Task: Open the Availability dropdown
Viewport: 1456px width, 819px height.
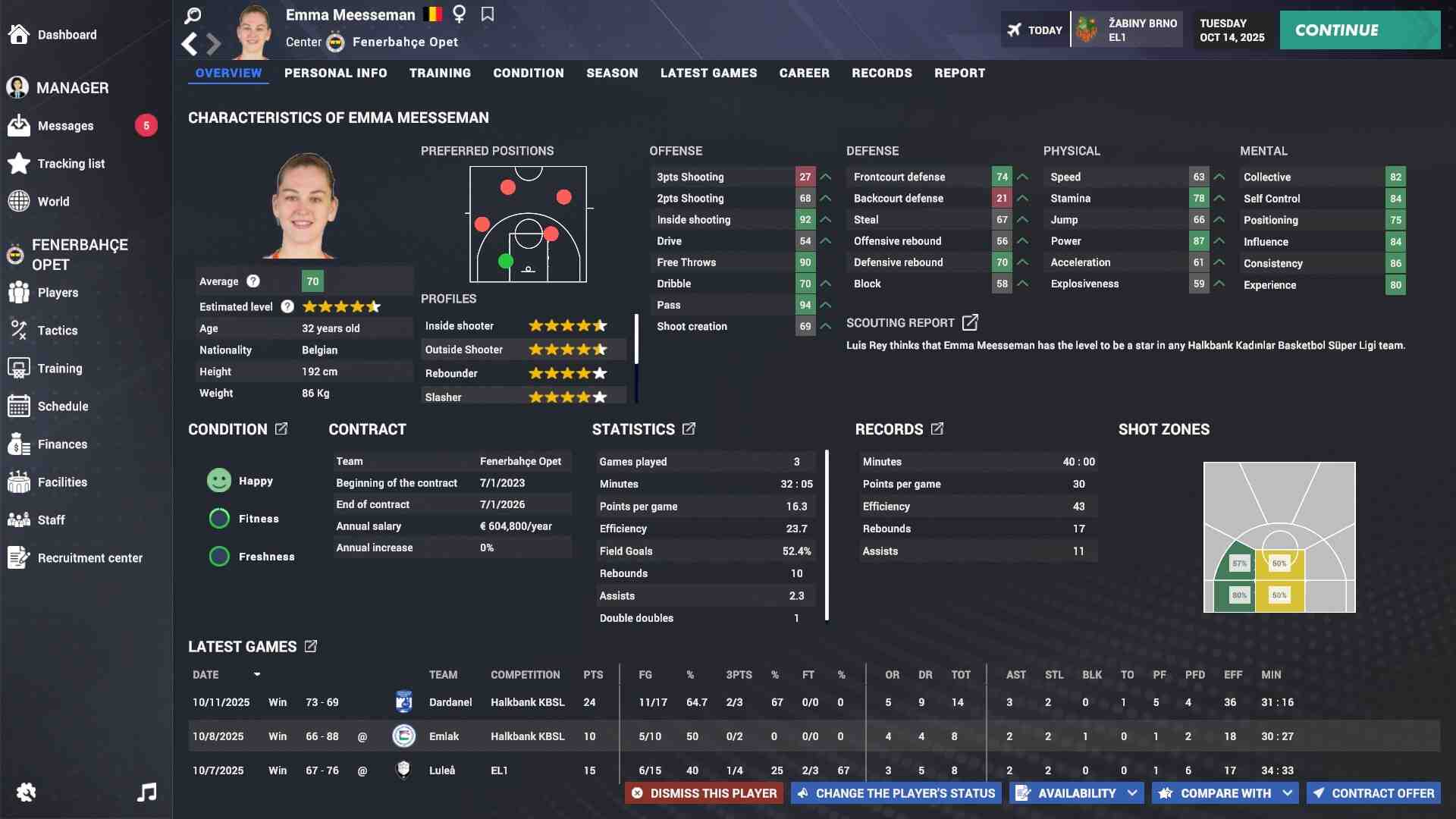Action: click(1076, 793)
